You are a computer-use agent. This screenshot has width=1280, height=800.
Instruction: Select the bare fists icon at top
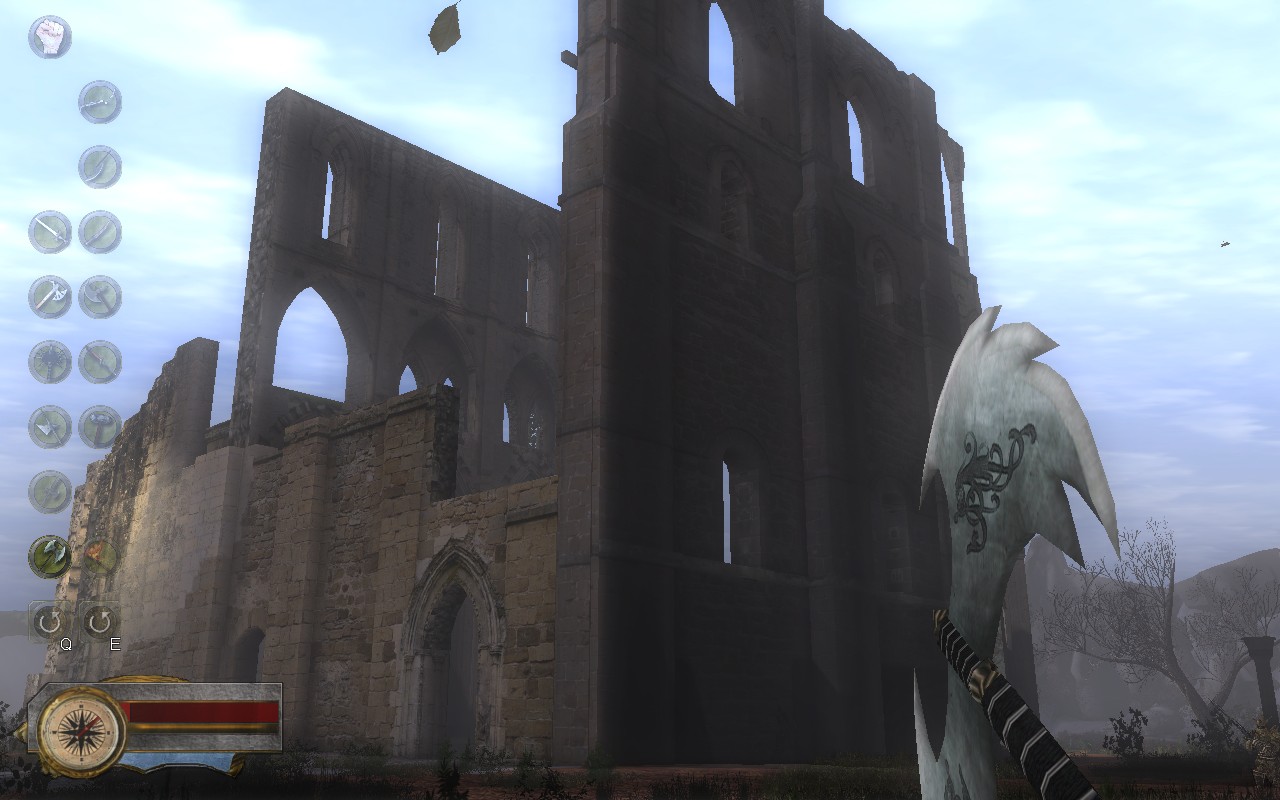click(50, 36)
